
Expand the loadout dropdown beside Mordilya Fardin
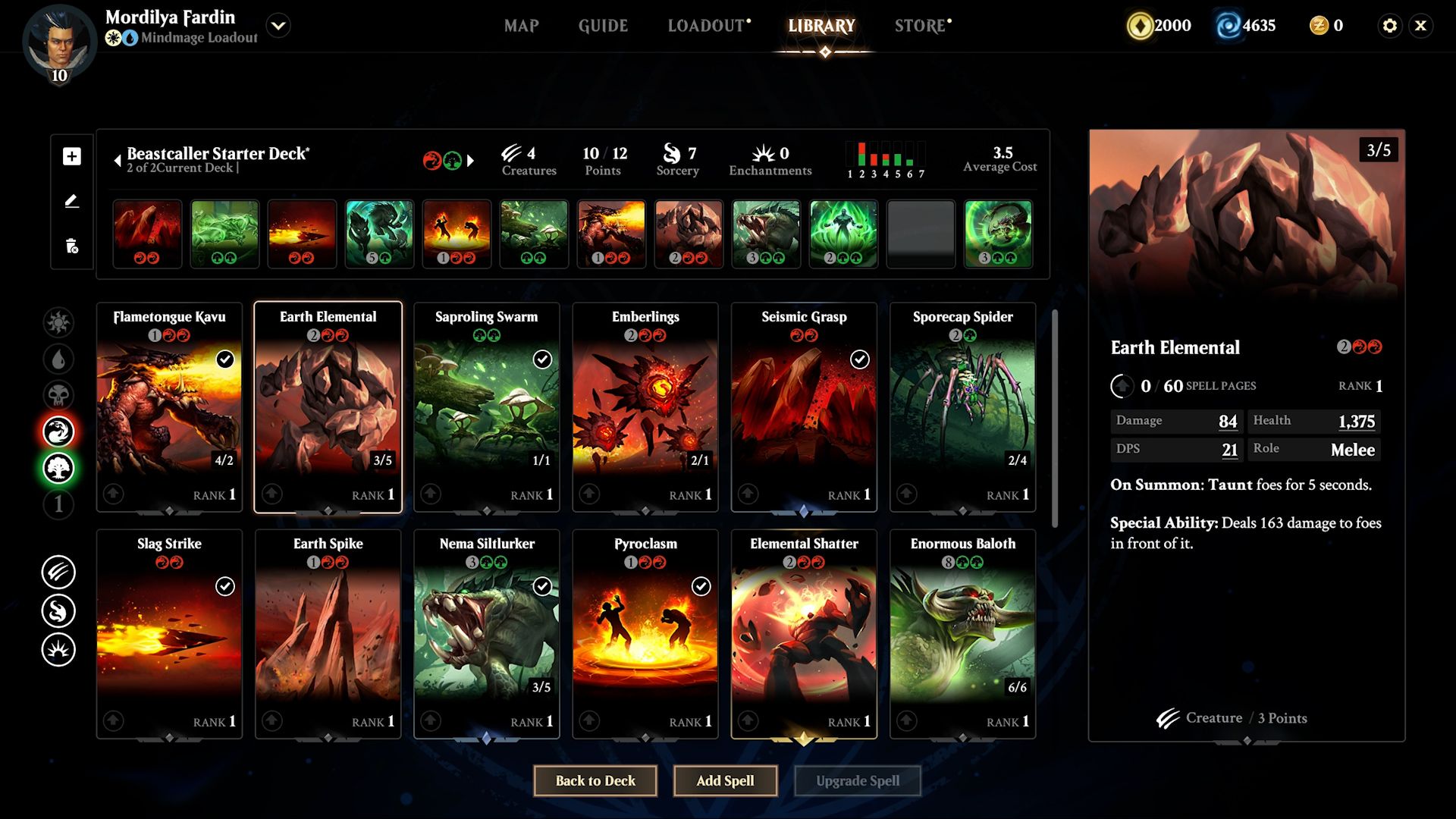point(278,25)
